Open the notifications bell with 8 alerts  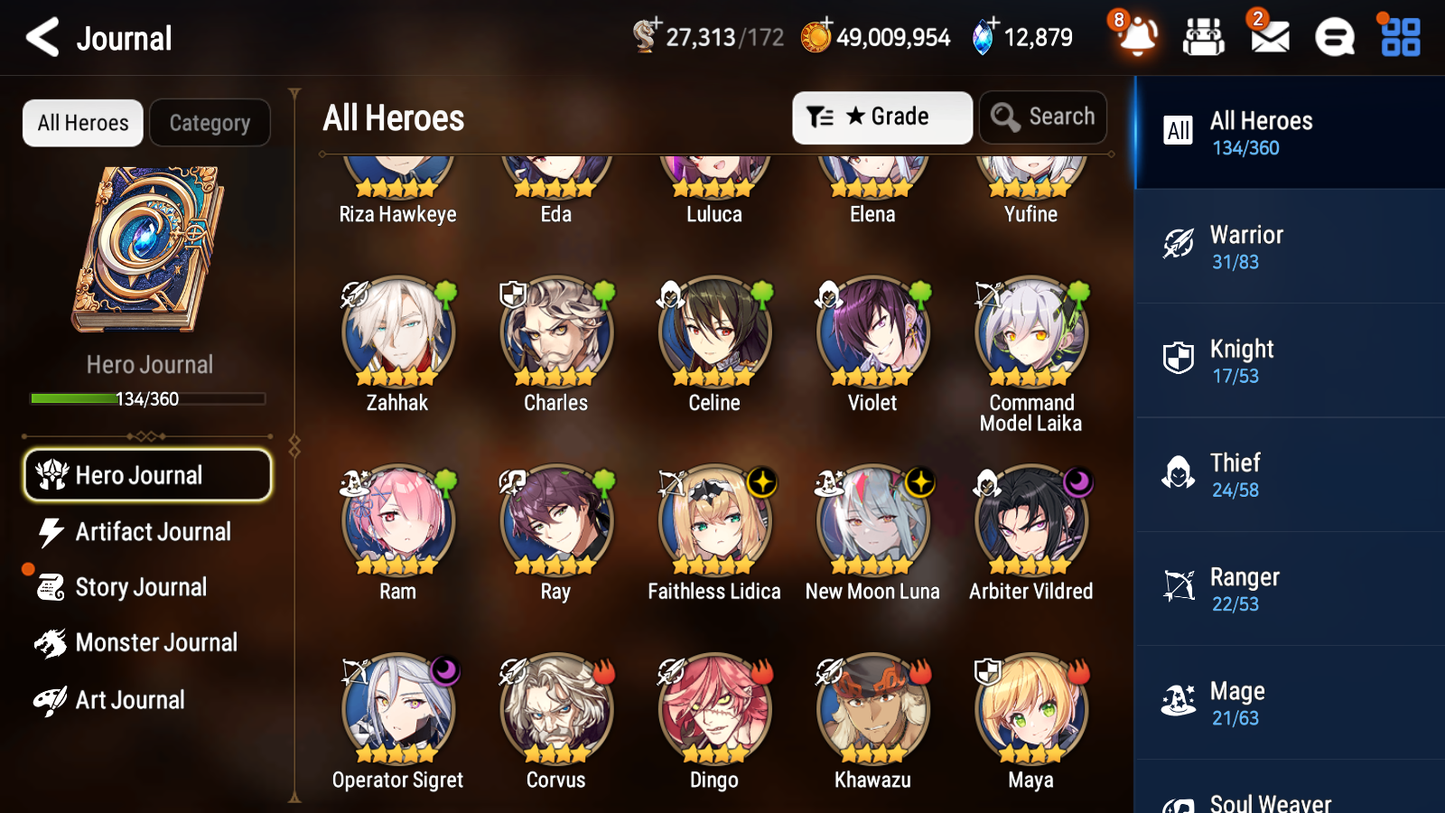pyautogui.click(x=1136, y=36)
